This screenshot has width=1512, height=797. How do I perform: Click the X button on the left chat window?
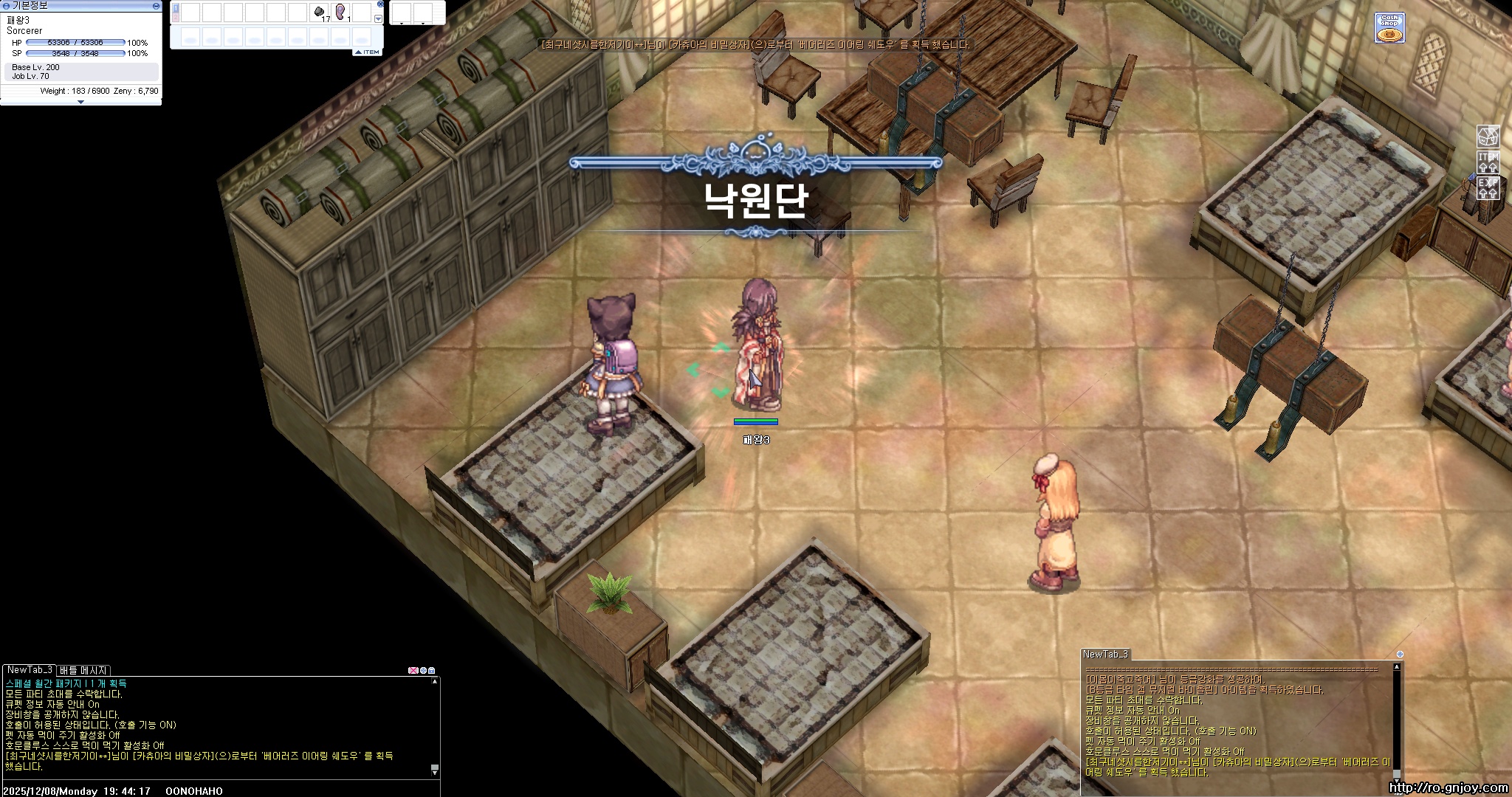click(x=413, y=671)
